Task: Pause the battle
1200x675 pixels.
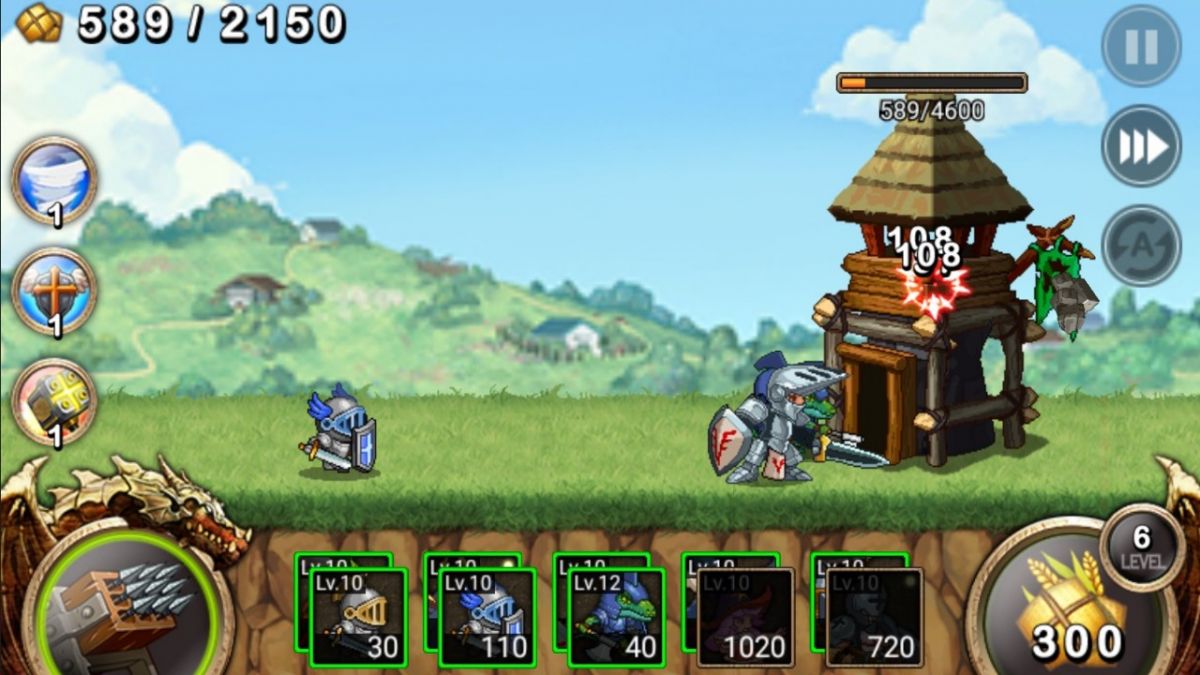Action: coord(1141,46)
